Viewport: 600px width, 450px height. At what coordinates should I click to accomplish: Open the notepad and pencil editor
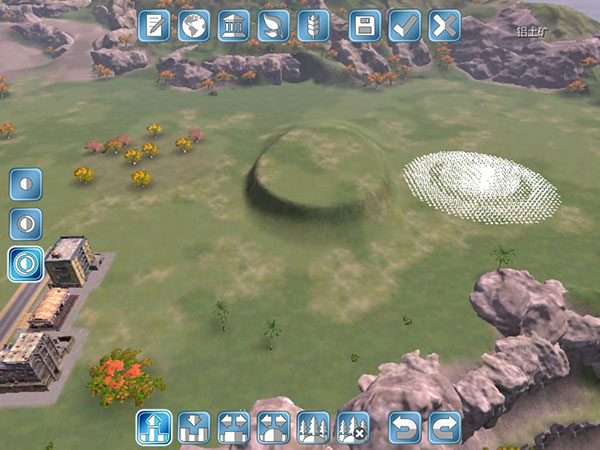click(154, 26)
